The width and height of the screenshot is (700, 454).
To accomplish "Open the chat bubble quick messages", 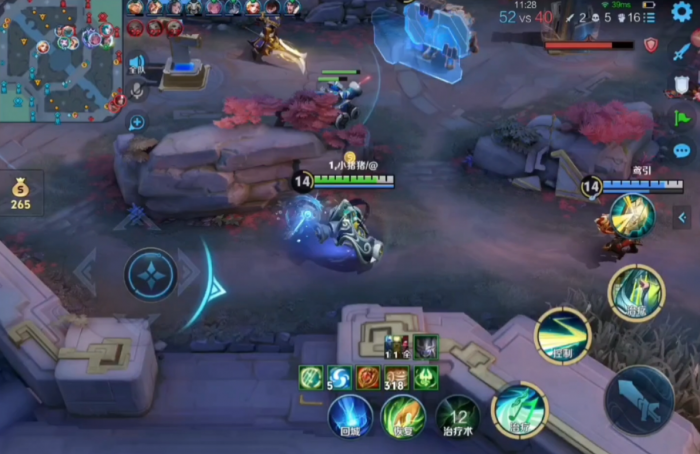I will tap(682, 151).
